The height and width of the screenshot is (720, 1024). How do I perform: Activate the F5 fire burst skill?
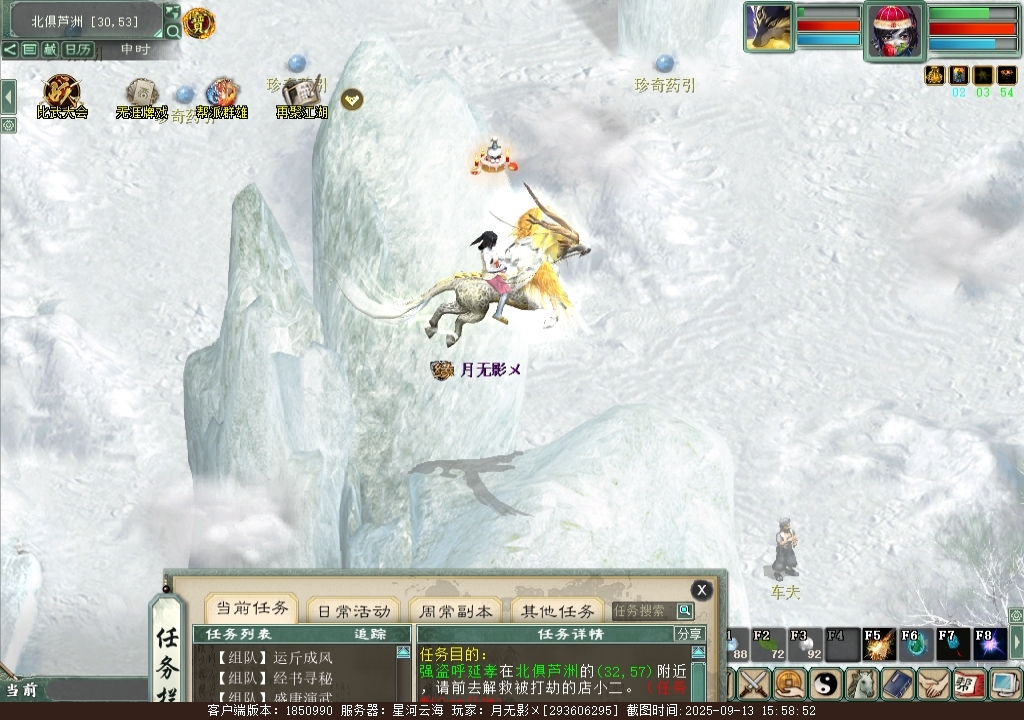click(x=878, y=644)
